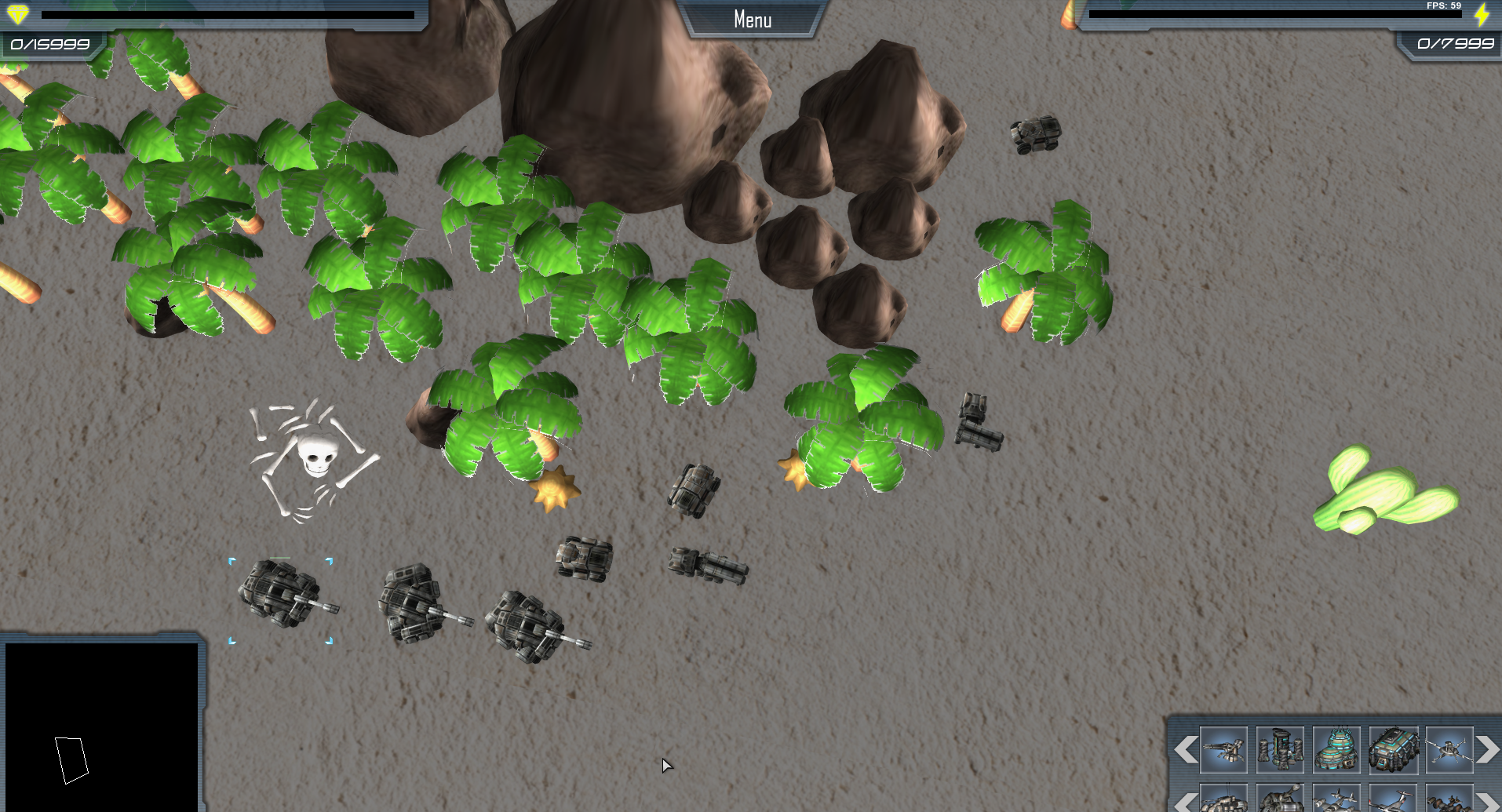The image size is (1502, 812).
Task: Choose the domed building in the build panel
Action: [x=1336, y=750]
